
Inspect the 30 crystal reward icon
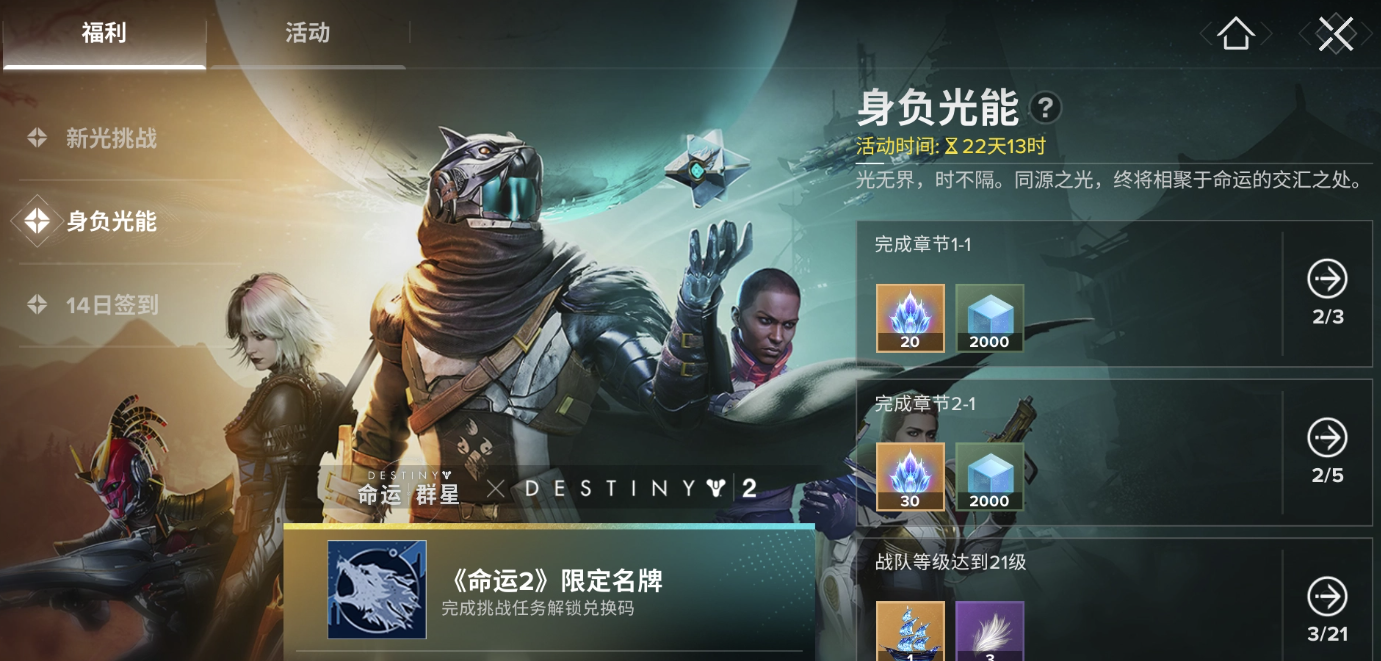pos(910,477)
